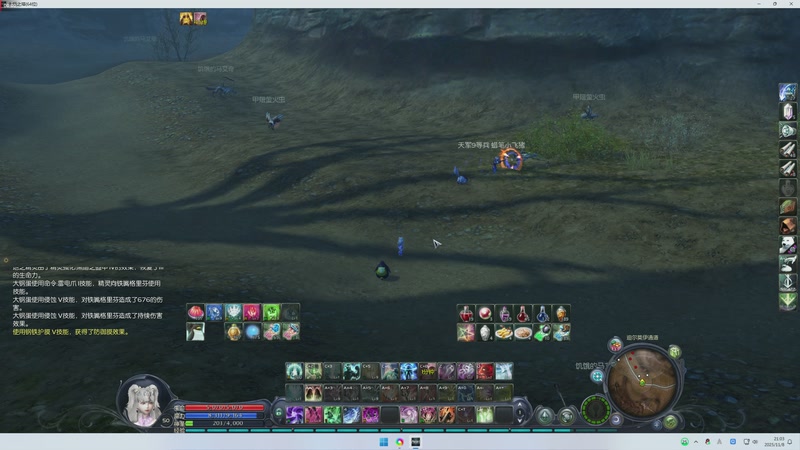Click the hooded figure icon on the sidebar

tap(788, 226)
